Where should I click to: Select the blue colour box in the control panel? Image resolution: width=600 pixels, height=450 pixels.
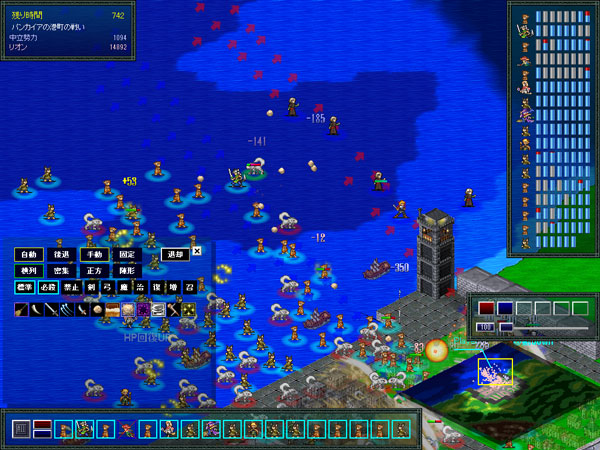505,309
